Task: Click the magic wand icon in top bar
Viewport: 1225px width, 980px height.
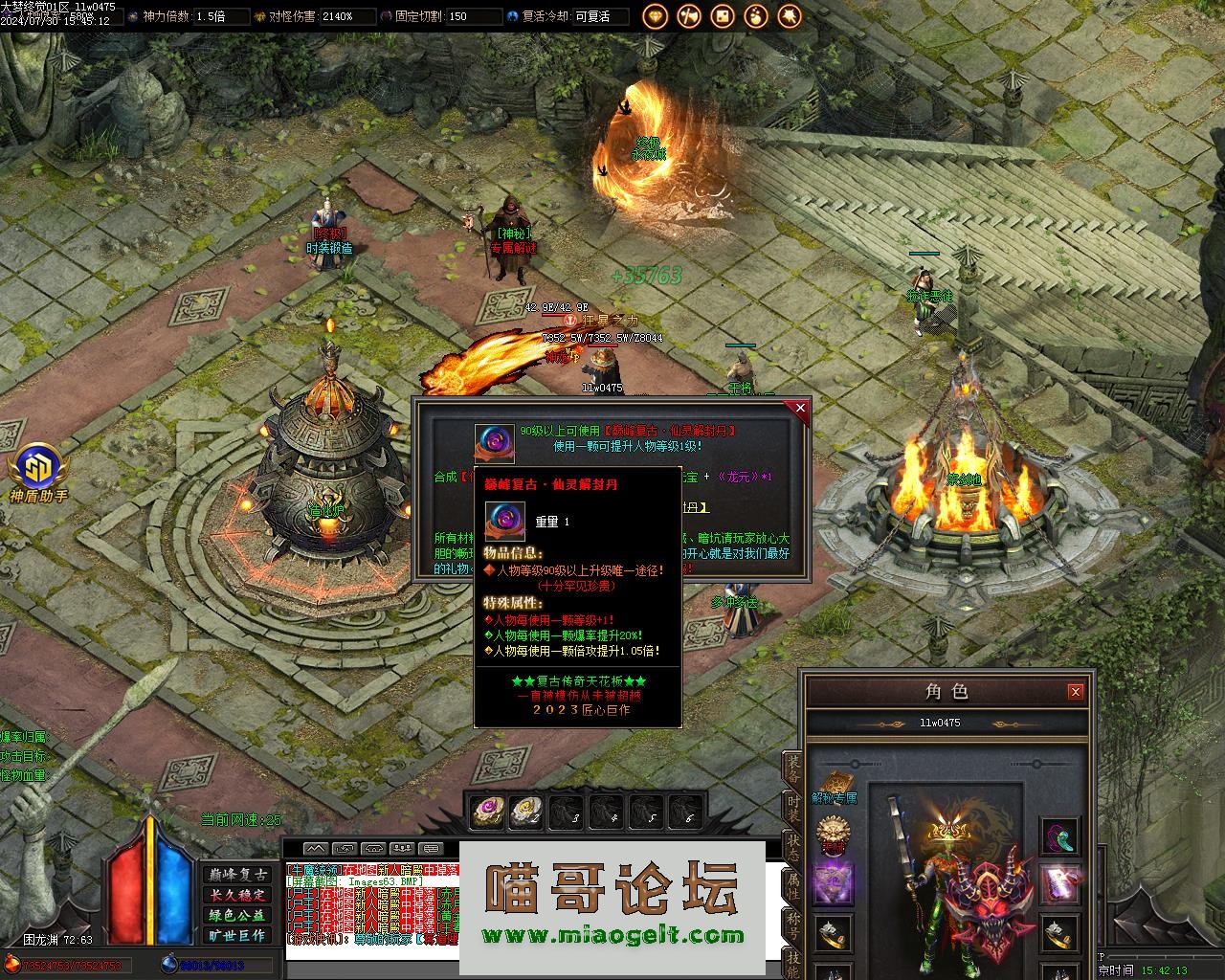Action: pyautogui.click(x=790, y=16)
